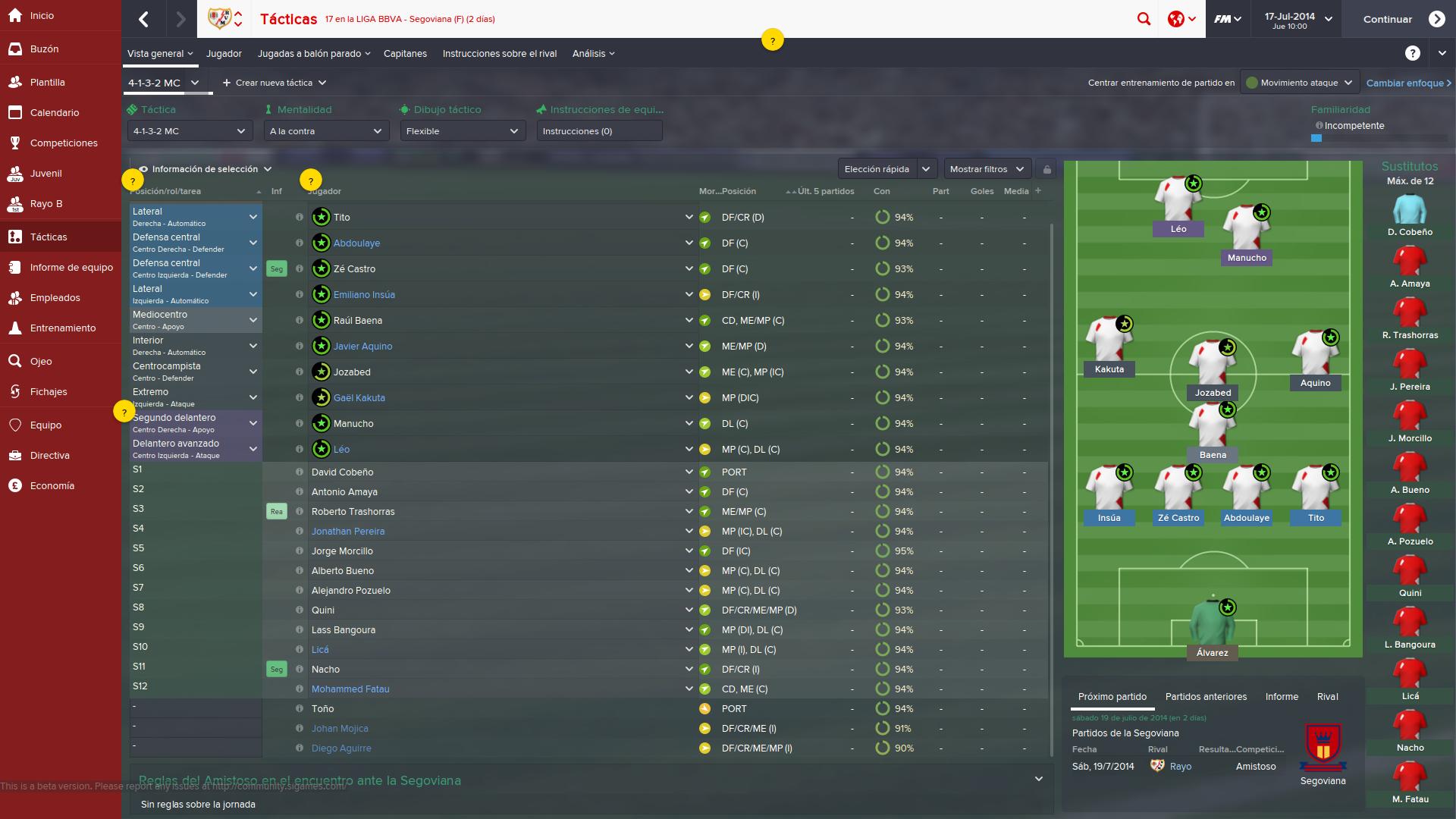This screenshot has width=1456, height=819.
Task: Click the search magnifier in the top bar
Action: [1145, 18]
